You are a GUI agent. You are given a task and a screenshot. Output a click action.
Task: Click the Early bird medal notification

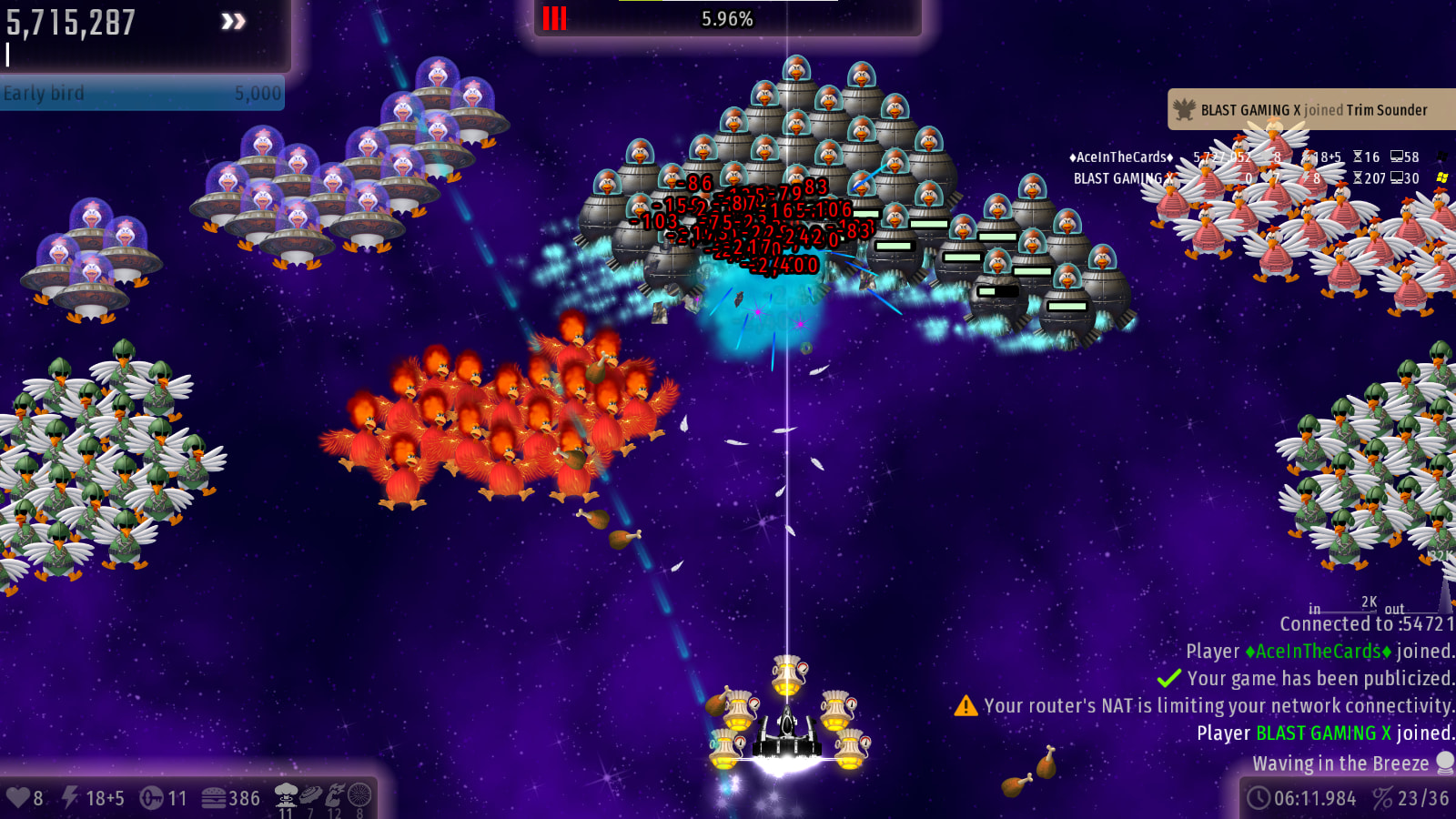pyautogui.click(x=142, y=94)
